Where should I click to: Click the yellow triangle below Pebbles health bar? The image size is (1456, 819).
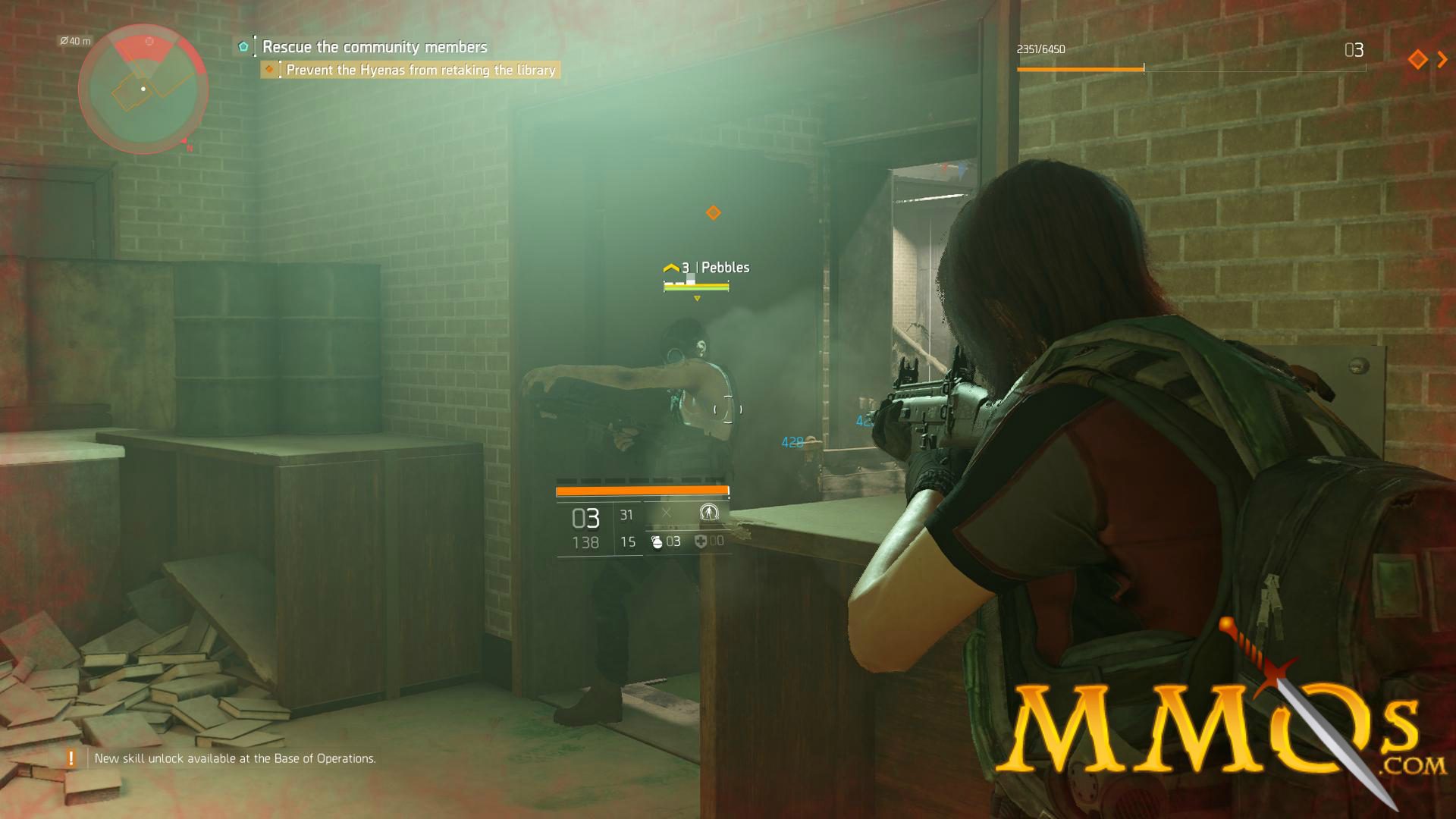click(696, 298)
